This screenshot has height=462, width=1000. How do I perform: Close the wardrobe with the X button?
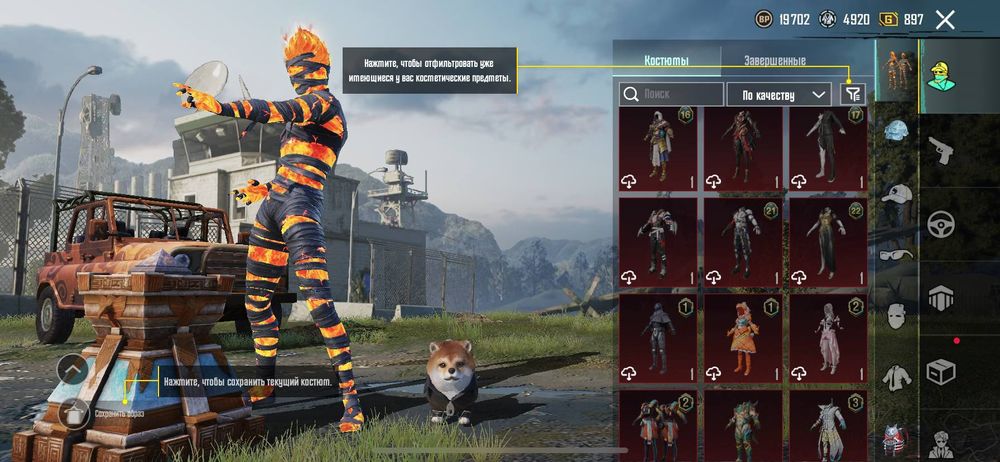click(944, 19)
